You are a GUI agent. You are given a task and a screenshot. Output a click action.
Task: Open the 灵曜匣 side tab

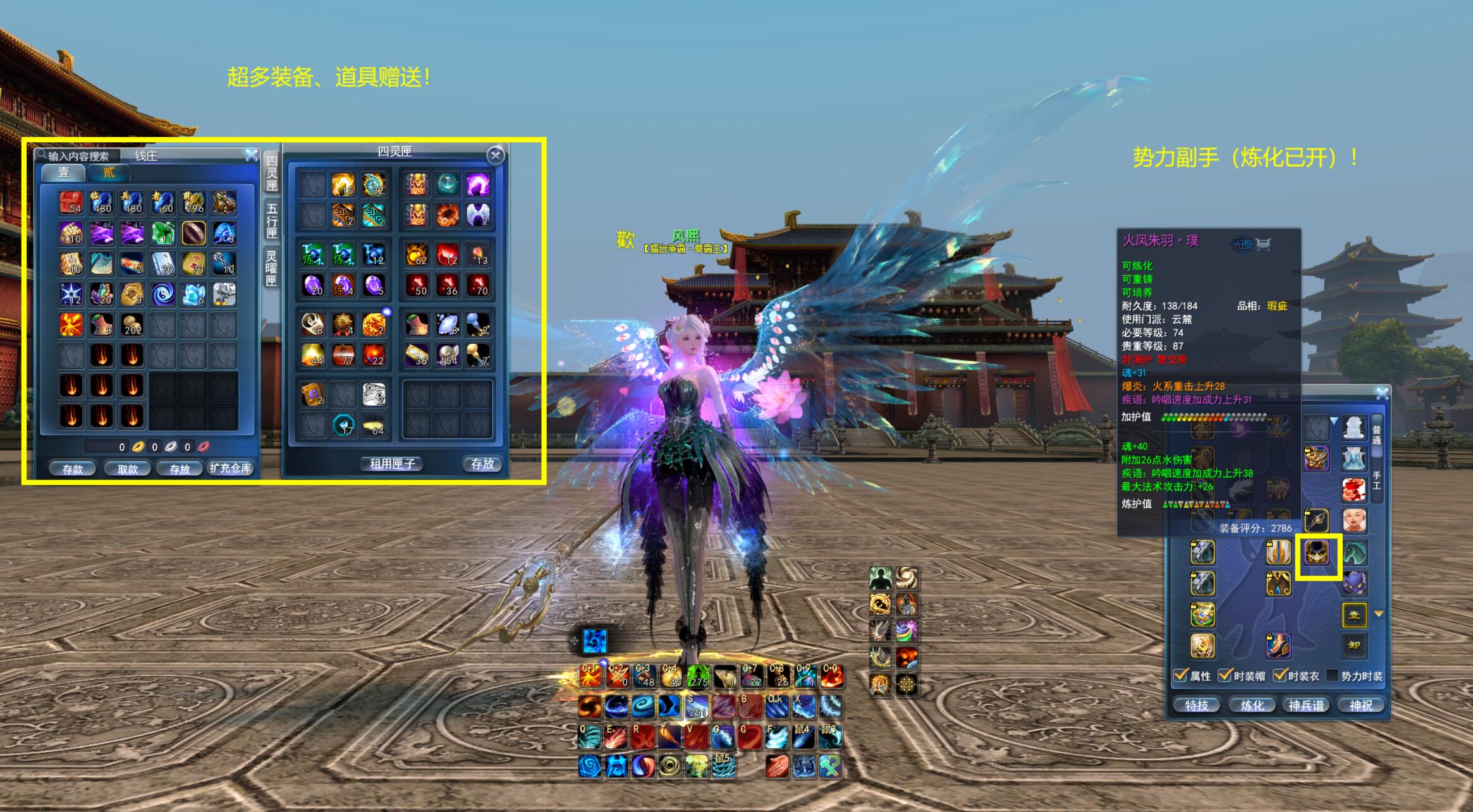272,268
